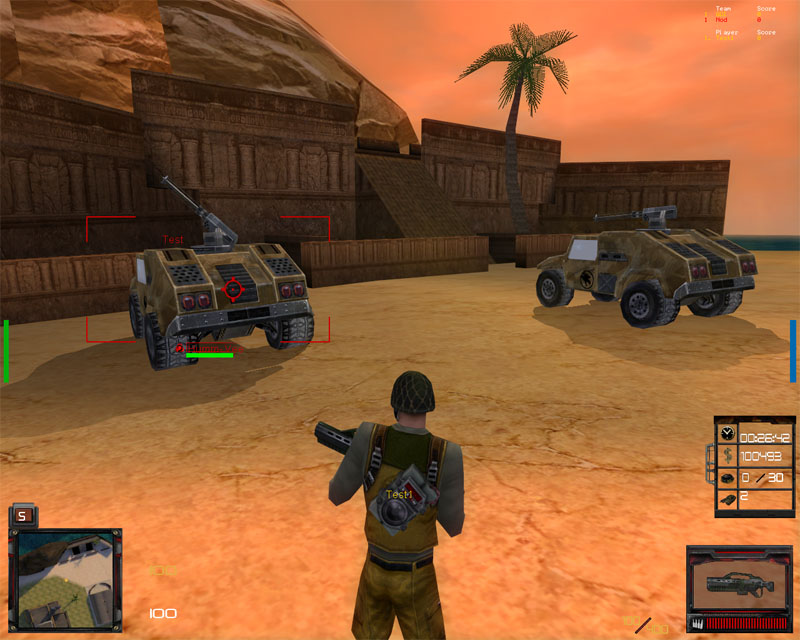
Task: Click the mine icon in the info panel
Action: click(727, 476)
